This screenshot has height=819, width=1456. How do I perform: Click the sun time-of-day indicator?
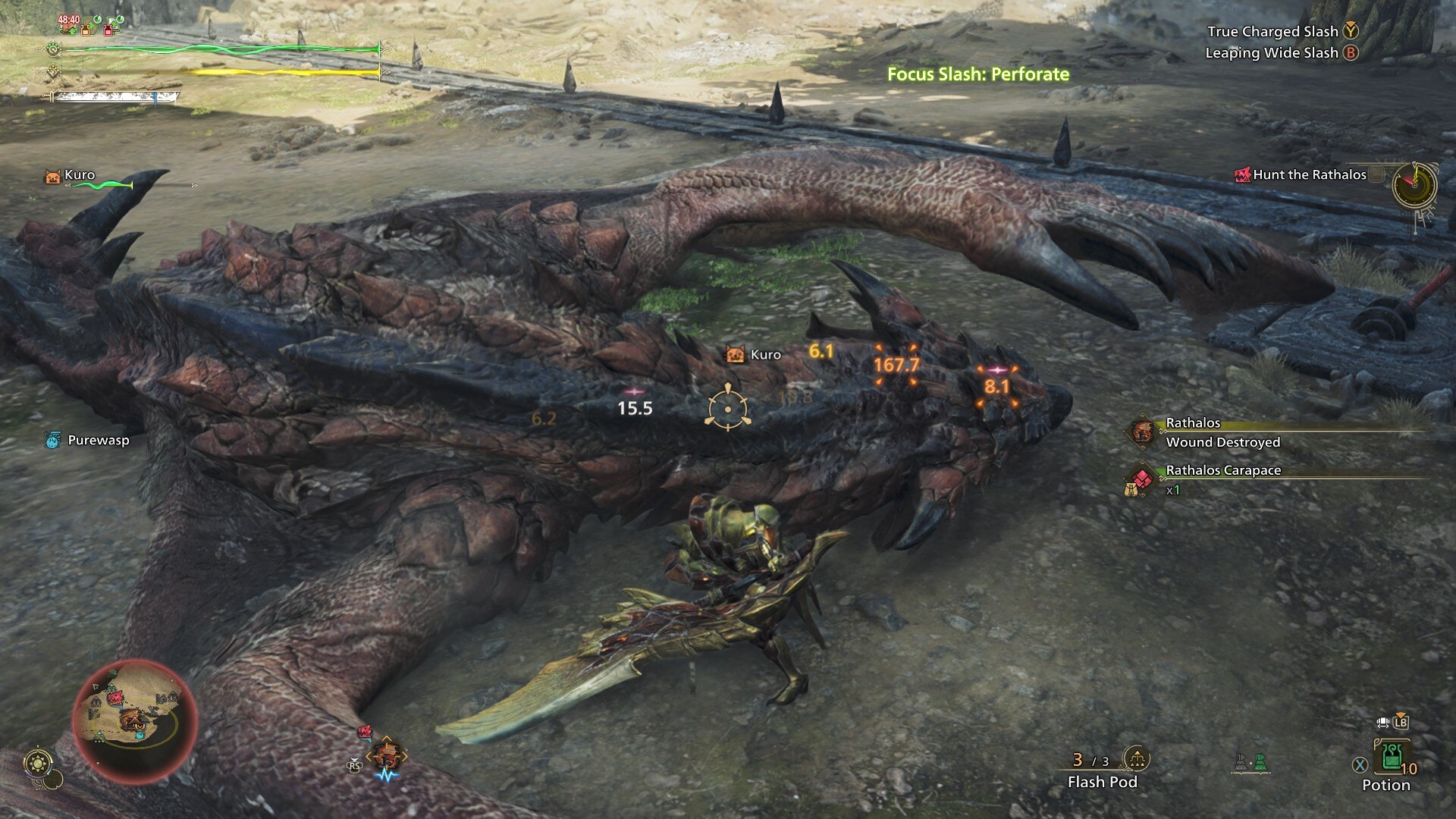(x=38, y=763)
